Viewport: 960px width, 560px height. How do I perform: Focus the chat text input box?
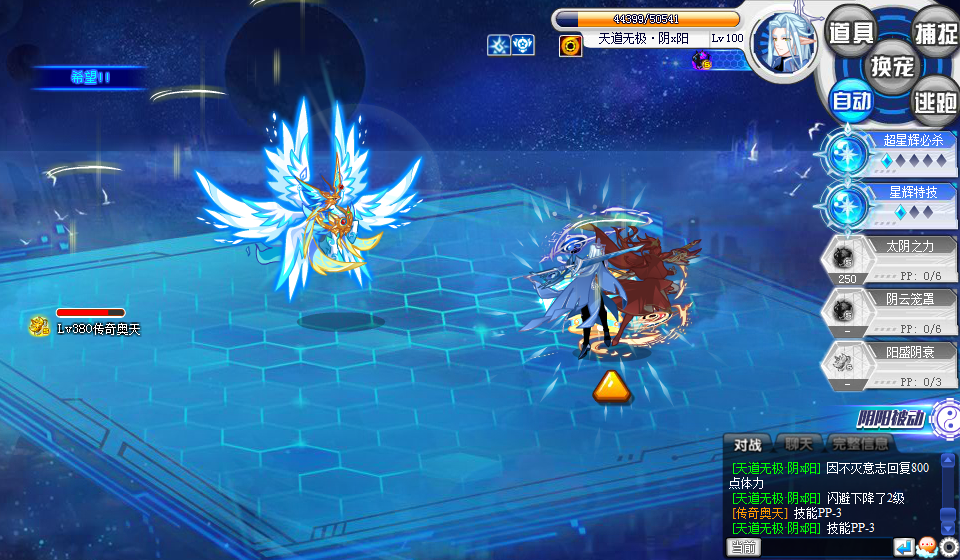[825, 548]
